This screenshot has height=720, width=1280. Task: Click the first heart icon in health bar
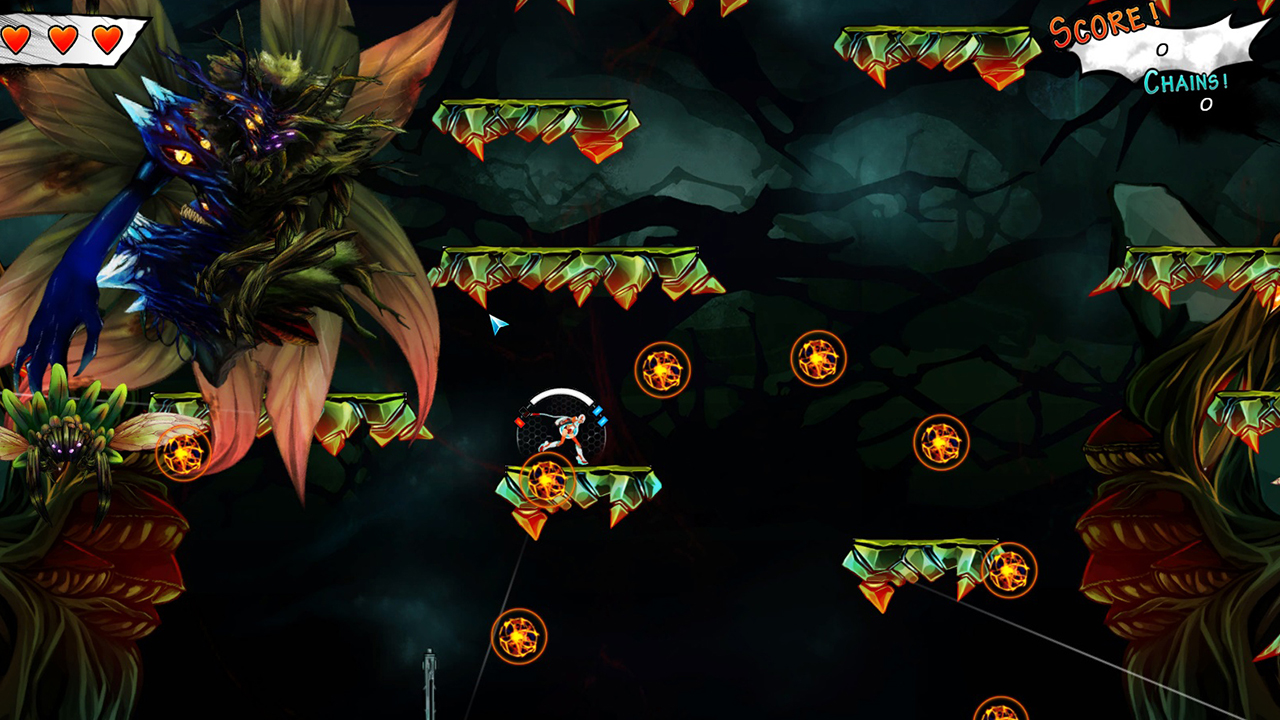(x=17, y=41)
